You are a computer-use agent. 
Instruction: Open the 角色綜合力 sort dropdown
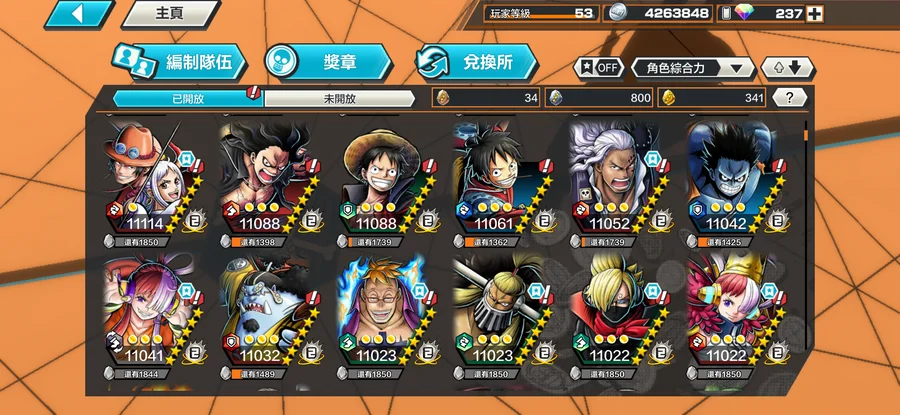[693, 68]
